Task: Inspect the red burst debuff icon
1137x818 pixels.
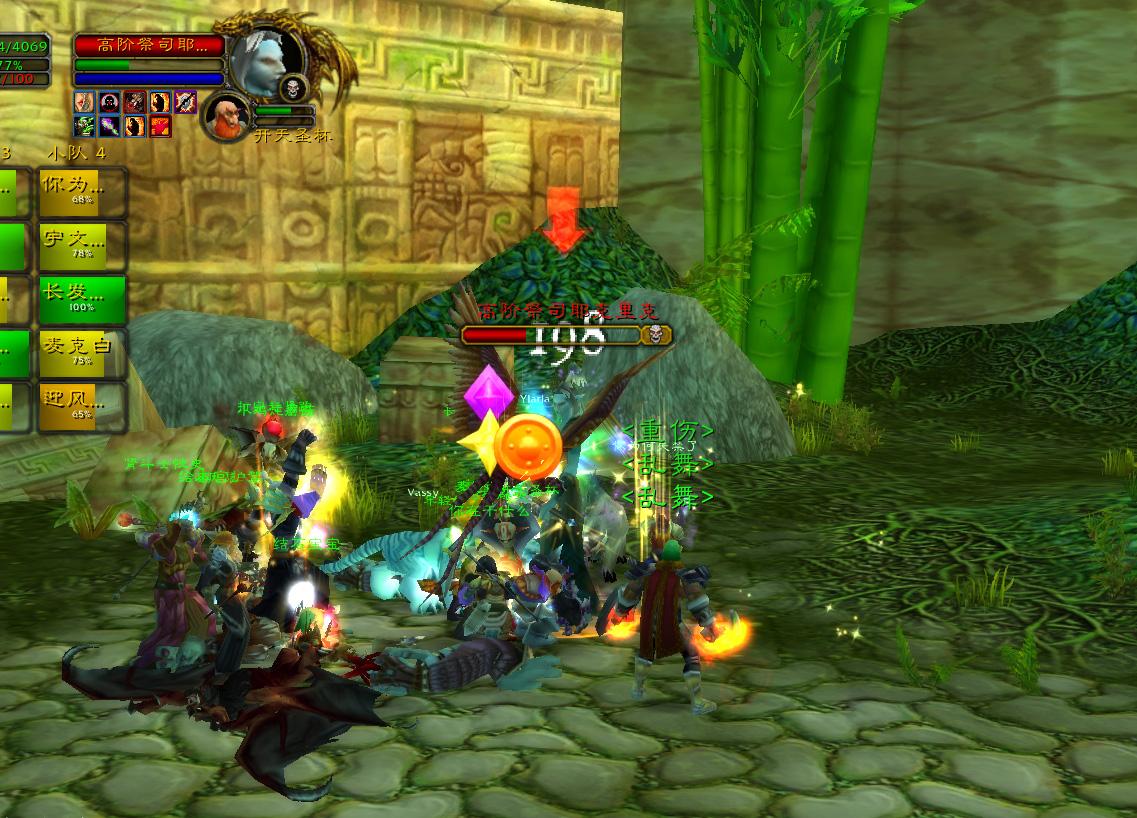Action: 160,126
